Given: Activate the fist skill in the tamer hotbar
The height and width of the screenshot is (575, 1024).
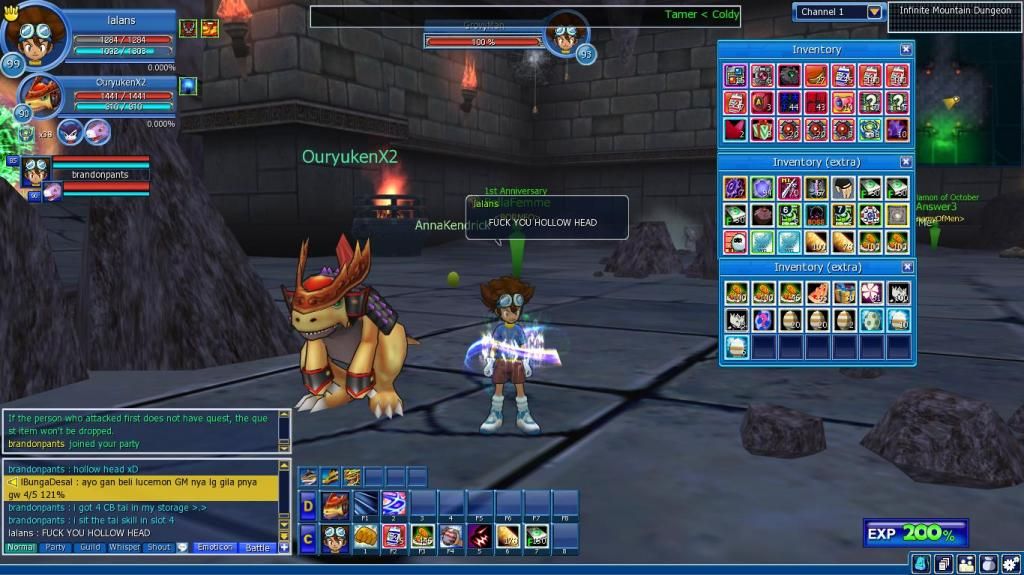Looking at the screenshot, I should tap(367, 535).
